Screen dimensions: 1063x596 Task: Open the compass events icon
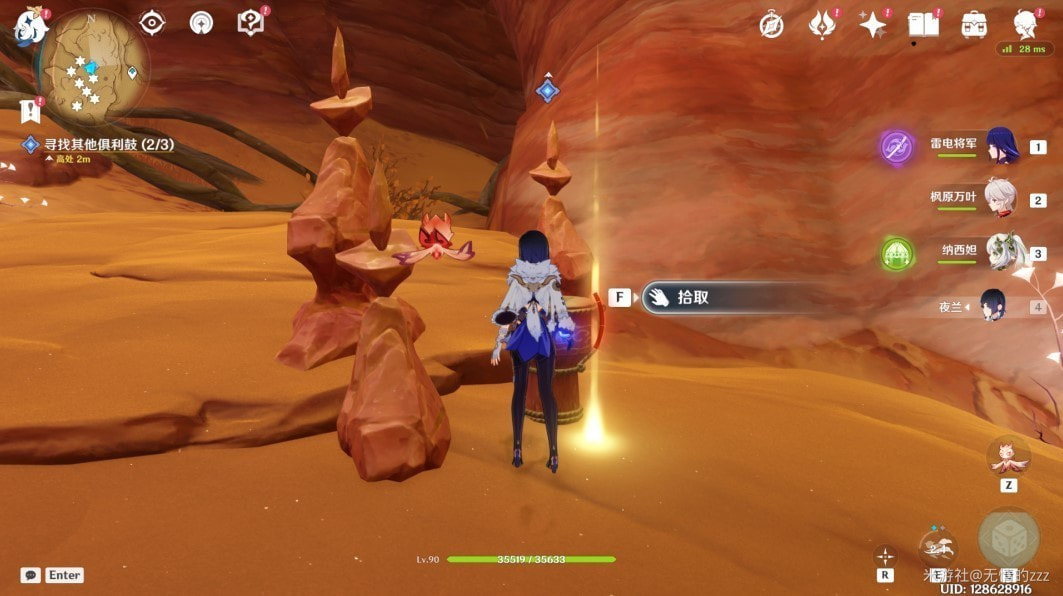771,25
